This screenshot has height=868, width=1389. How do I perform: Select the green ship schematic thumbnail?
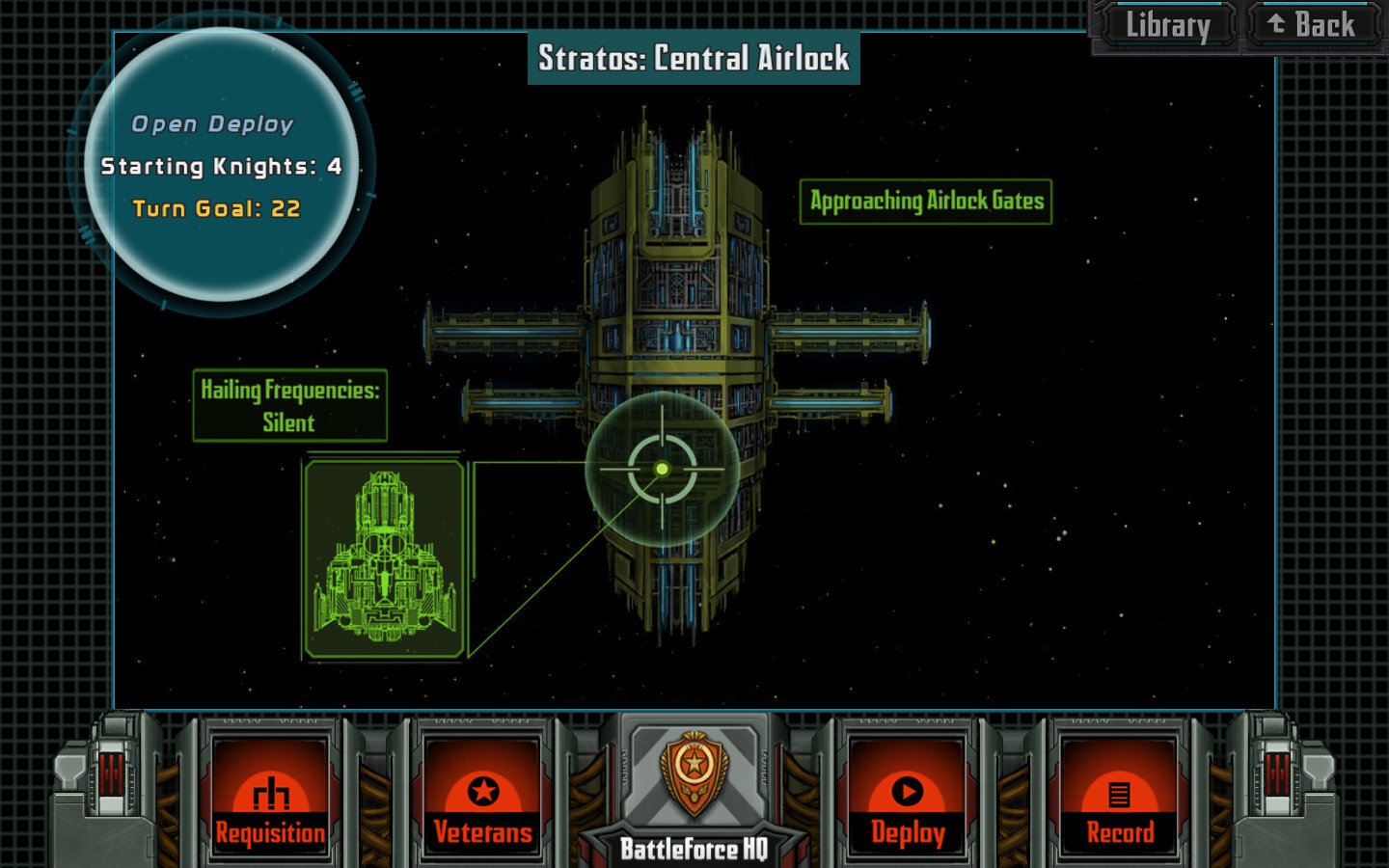385,558
